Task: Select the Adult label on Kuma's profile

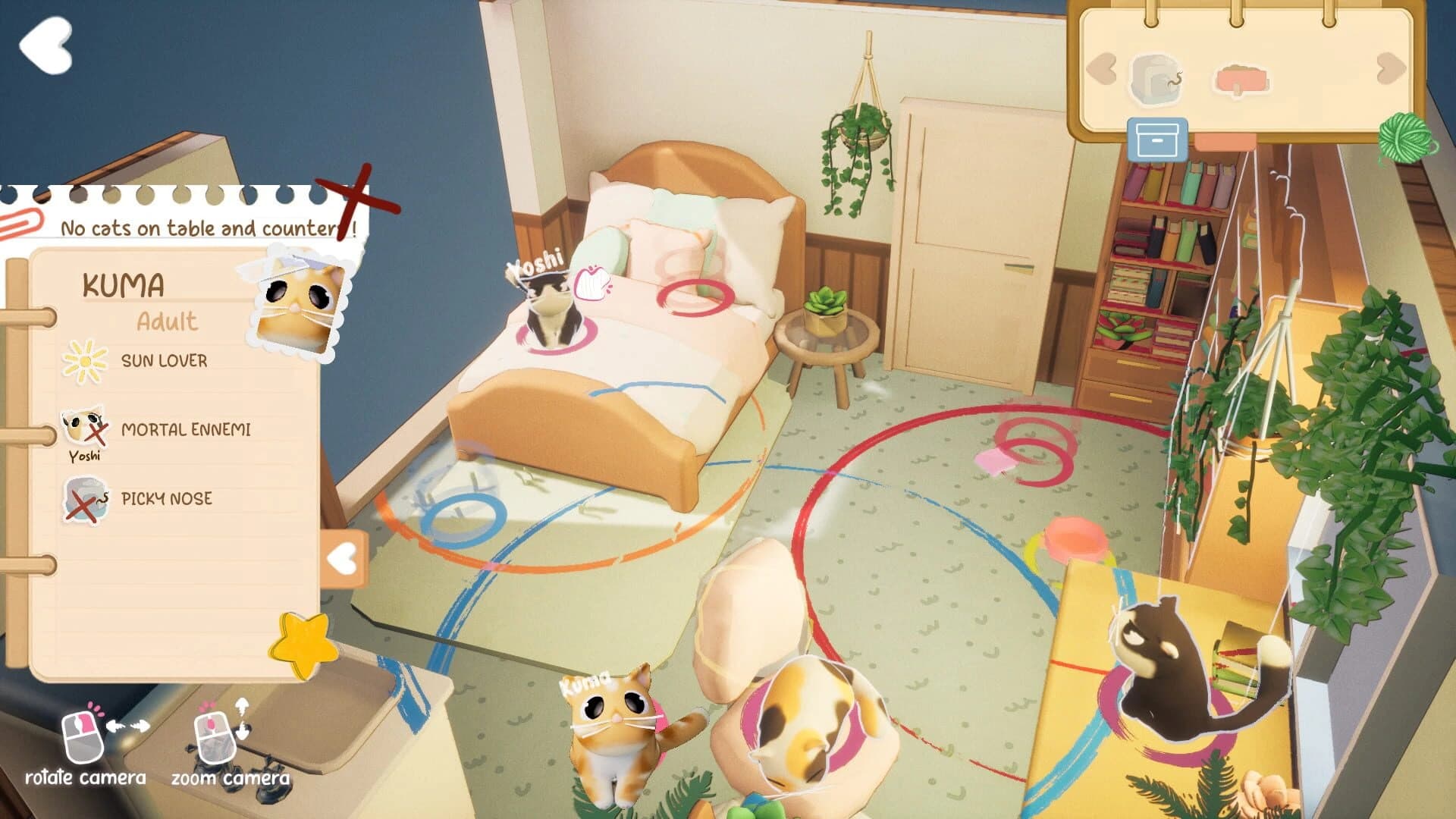Action: pyautogui.click(x=168, y=322)
